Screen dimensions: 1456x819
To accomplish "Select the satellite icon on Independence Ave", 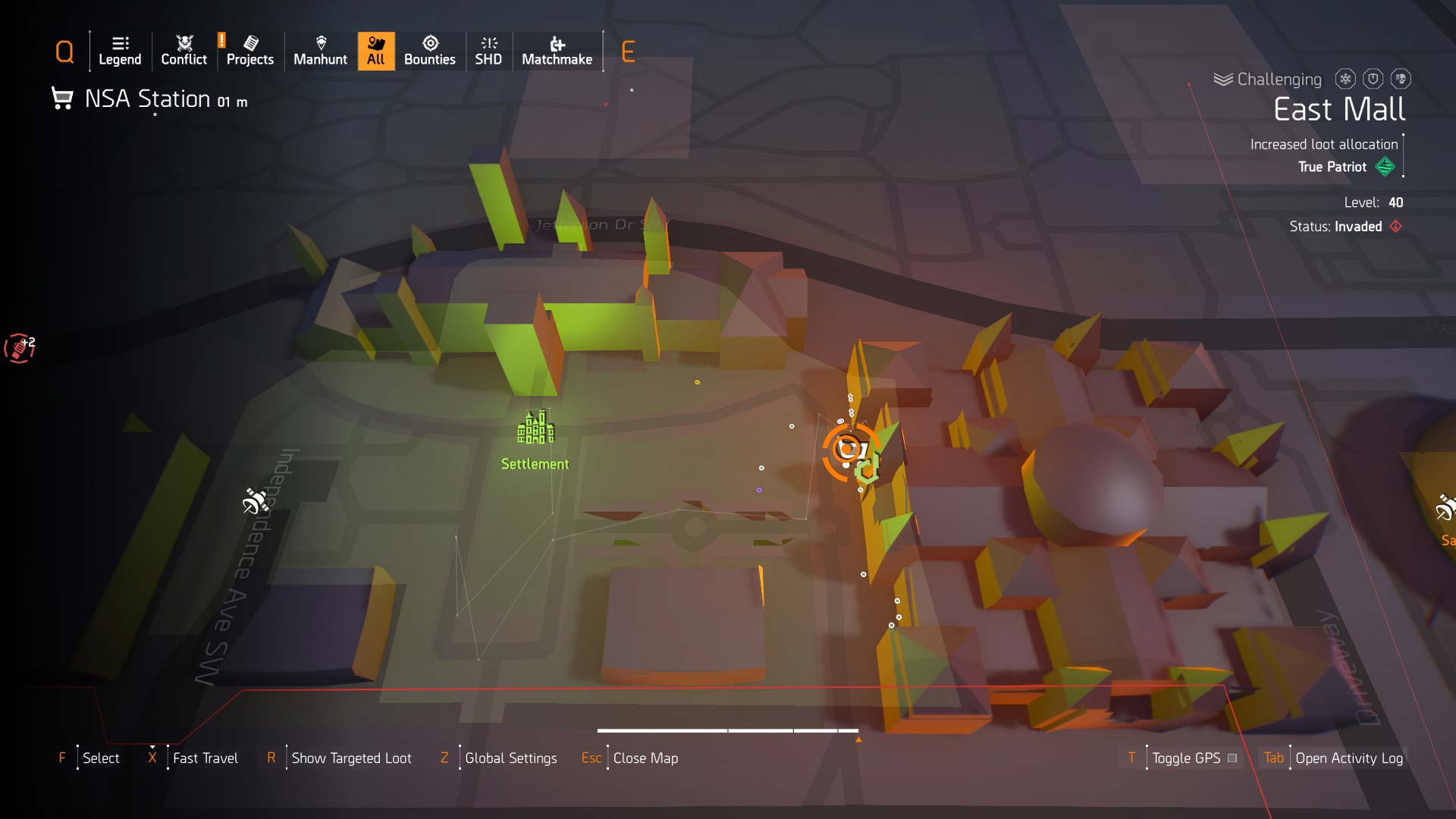I will pos(255,500).
